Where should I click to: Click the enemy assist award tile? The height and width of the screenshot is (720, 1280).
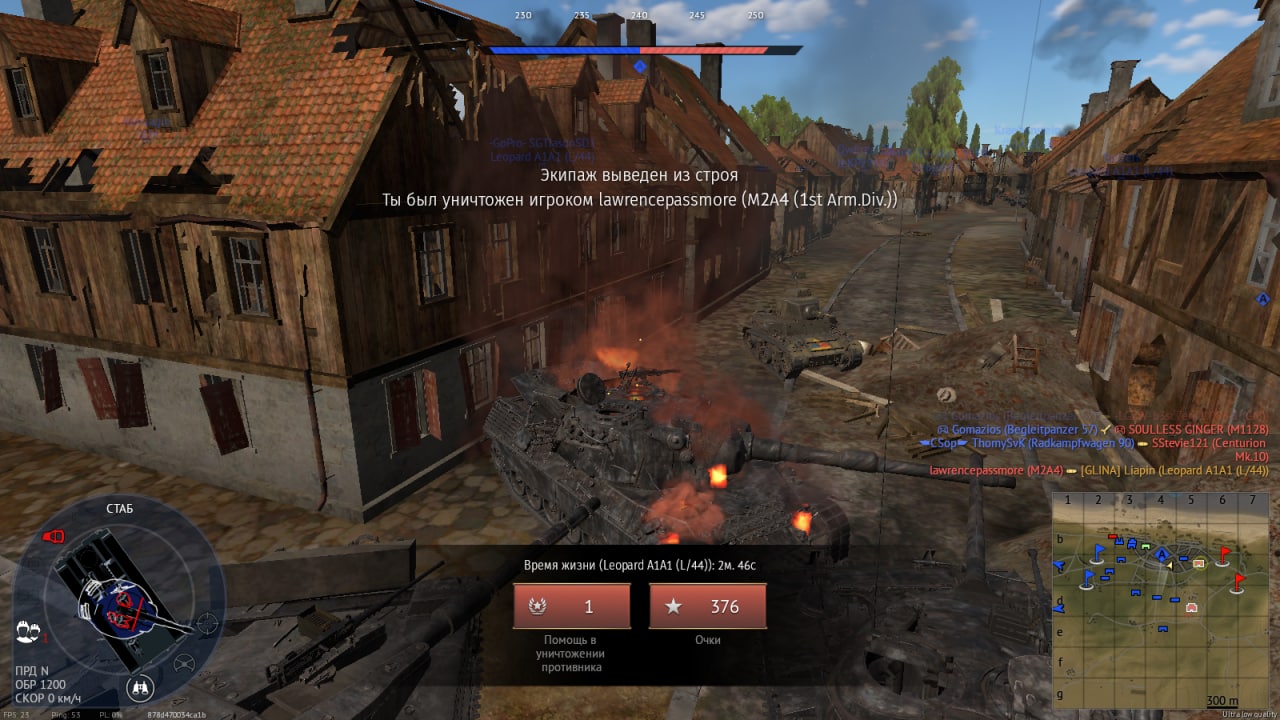572,606
